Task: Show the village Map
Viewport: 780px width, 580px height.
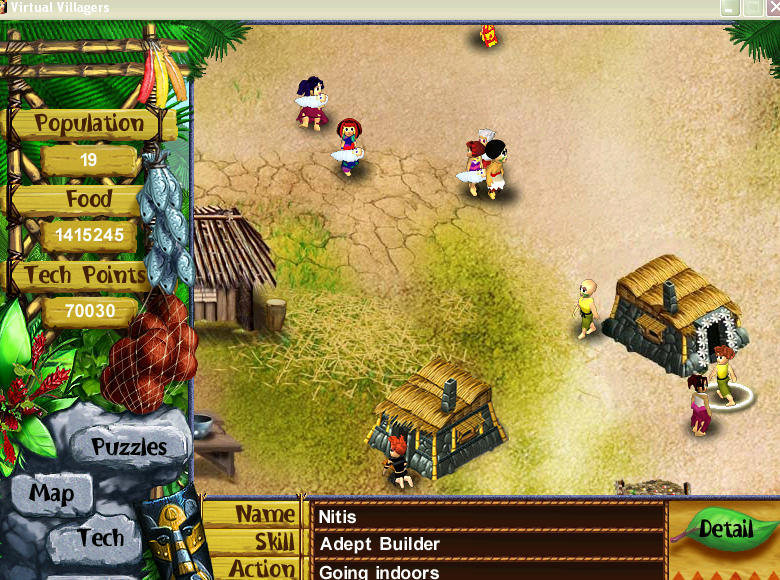Action: (51, 493)
